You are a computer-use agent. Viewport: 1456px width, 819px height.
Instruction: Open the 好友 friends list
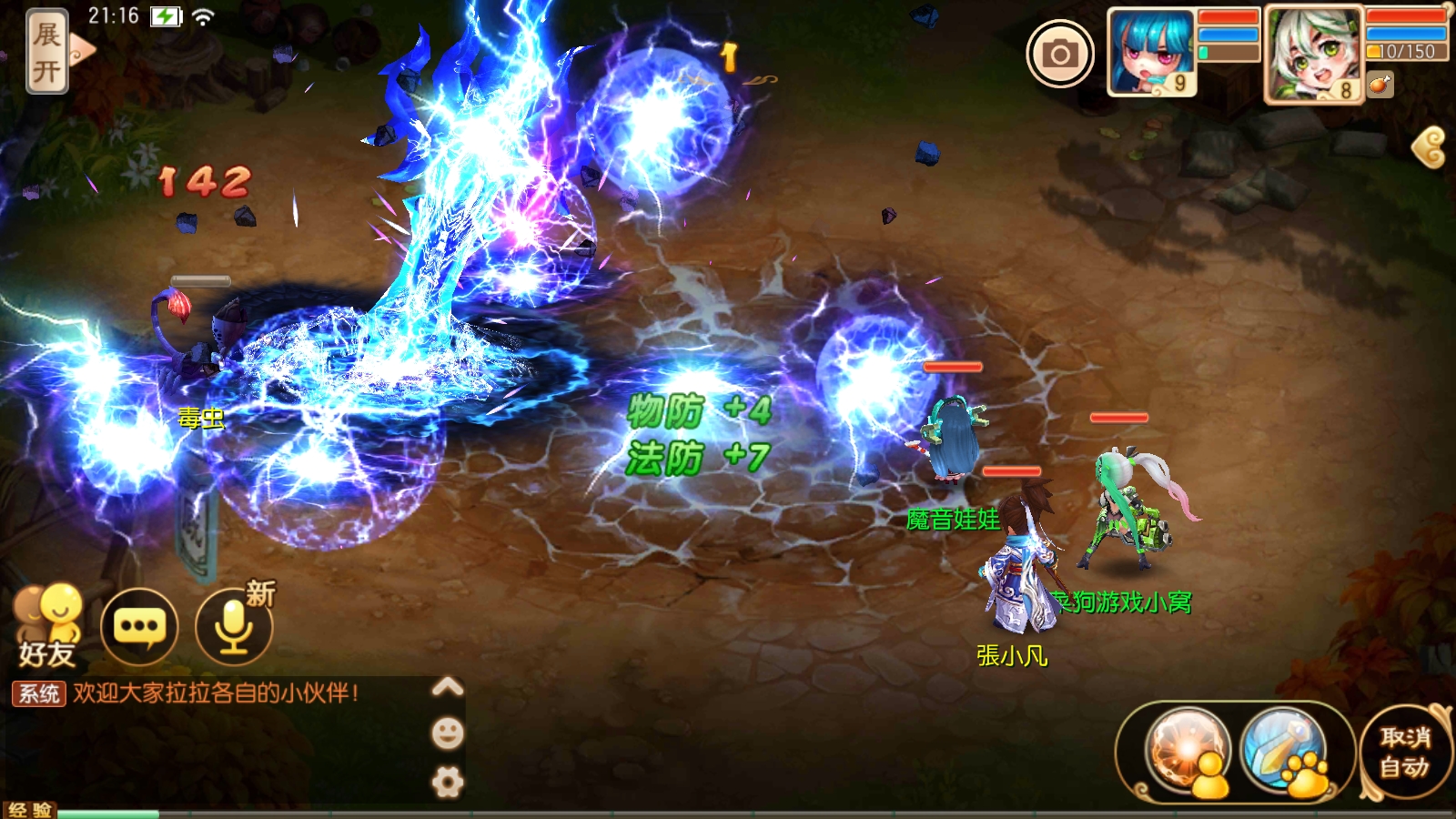pyautogui.click(x=46, y=626)
